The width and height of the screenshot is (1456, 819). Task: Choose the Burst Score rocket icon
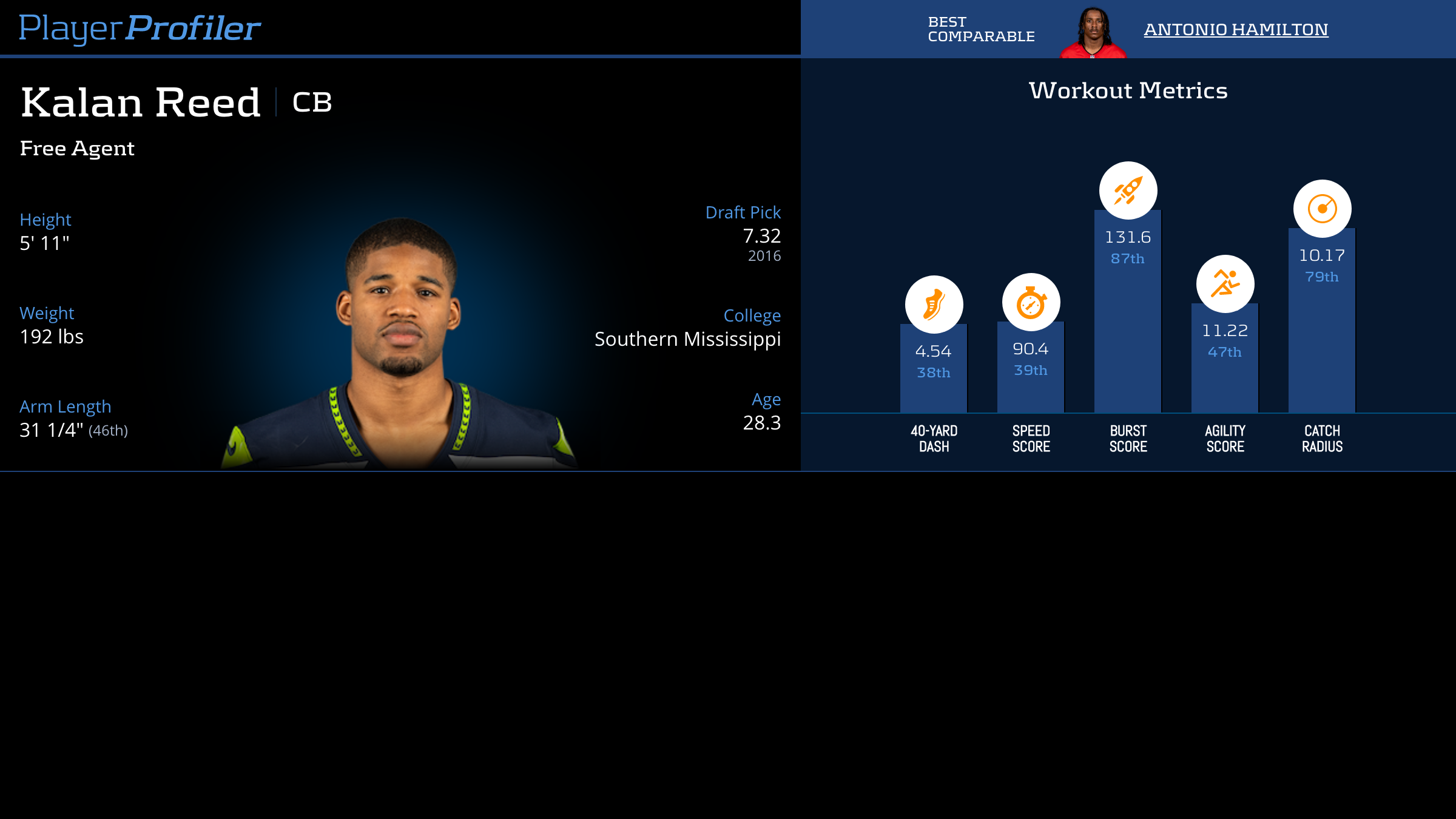[x=1128, y=190]
